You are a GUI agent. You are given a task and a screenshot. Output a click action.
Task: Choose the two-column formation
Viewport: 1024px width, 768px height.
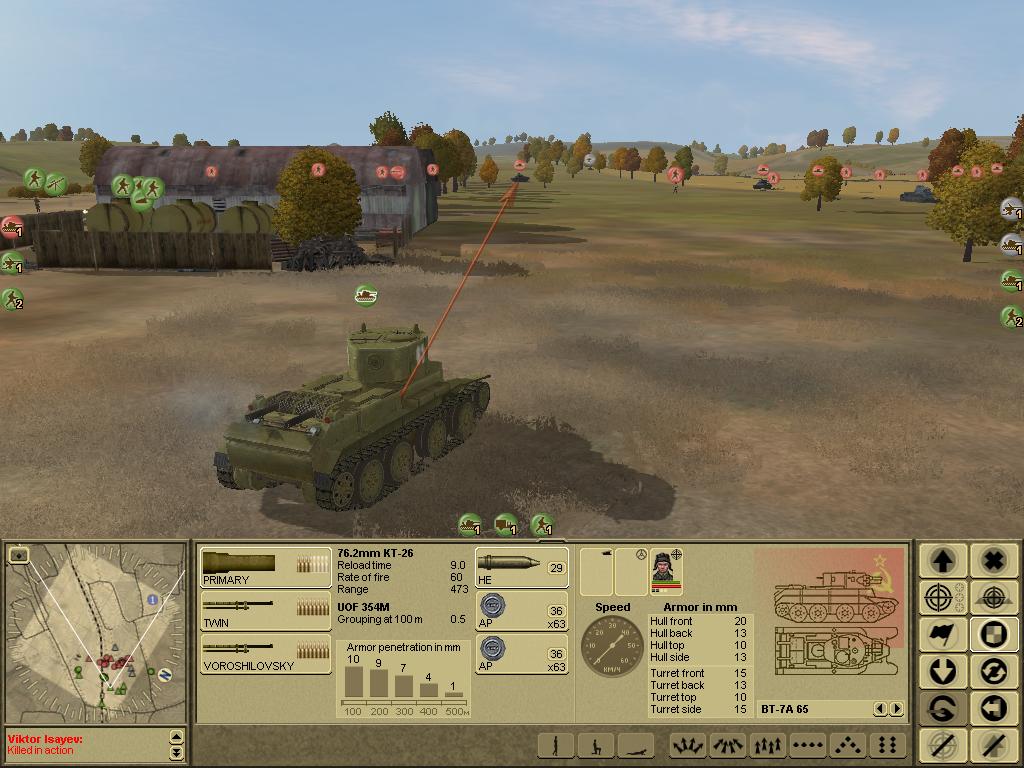pyautogui.click(x=886, y=745)
